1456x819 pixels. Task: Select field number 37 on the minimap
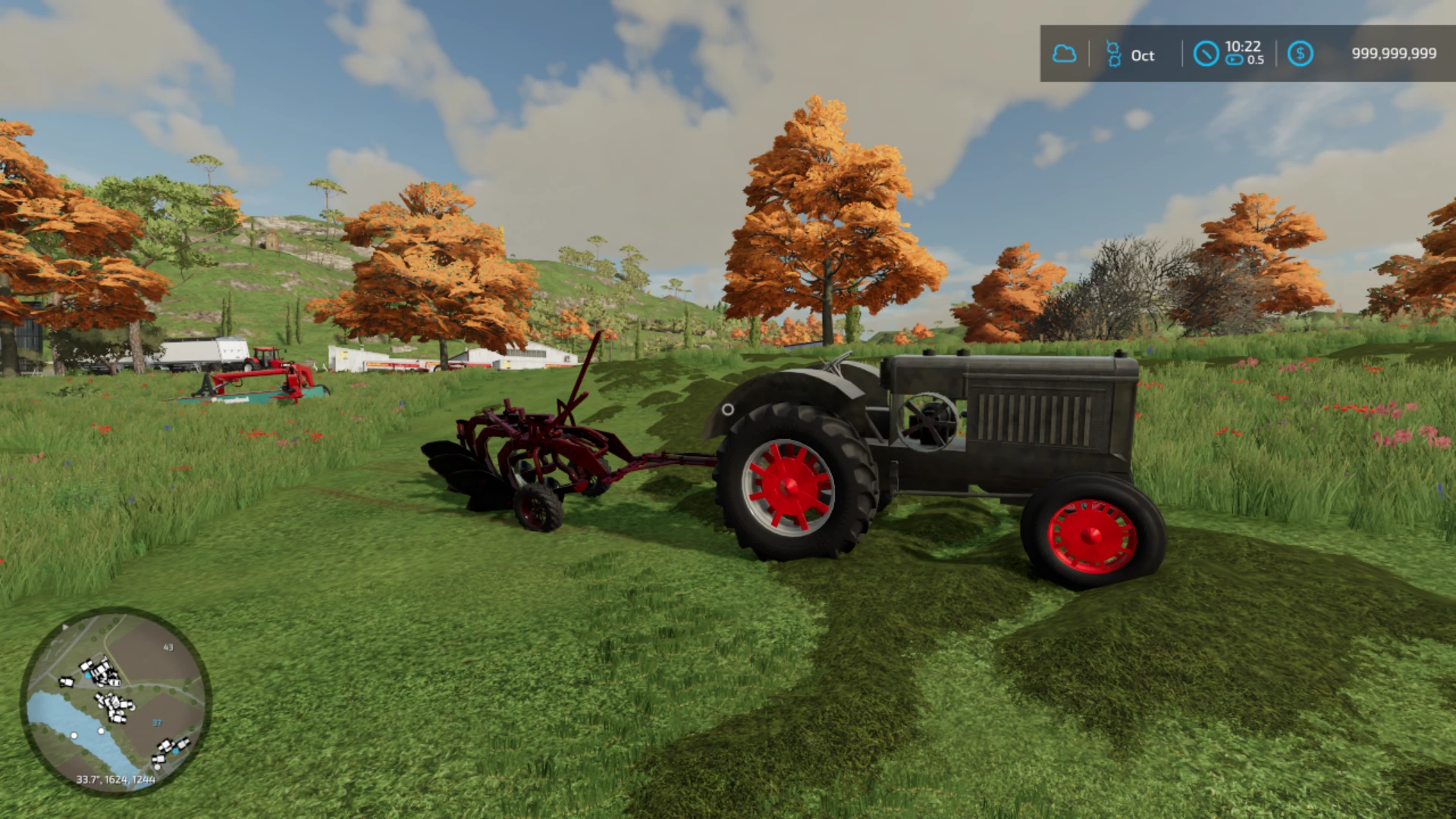pos(156,723)
